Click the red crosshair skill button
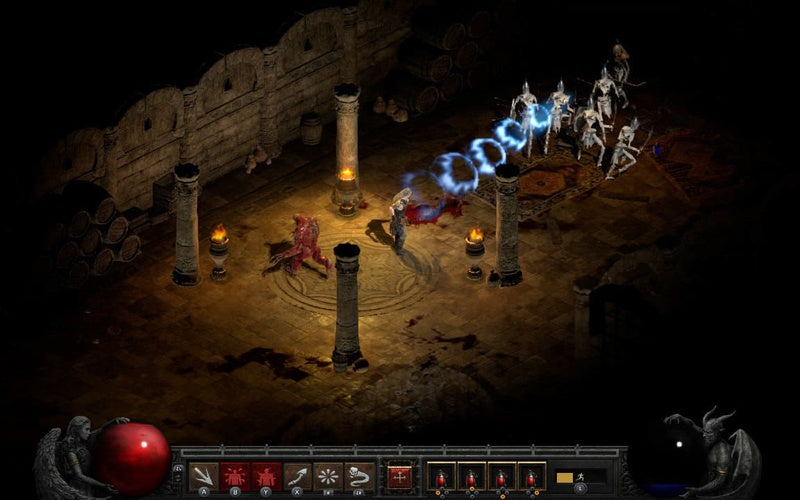The image size is (800, 500). (400, 475)
